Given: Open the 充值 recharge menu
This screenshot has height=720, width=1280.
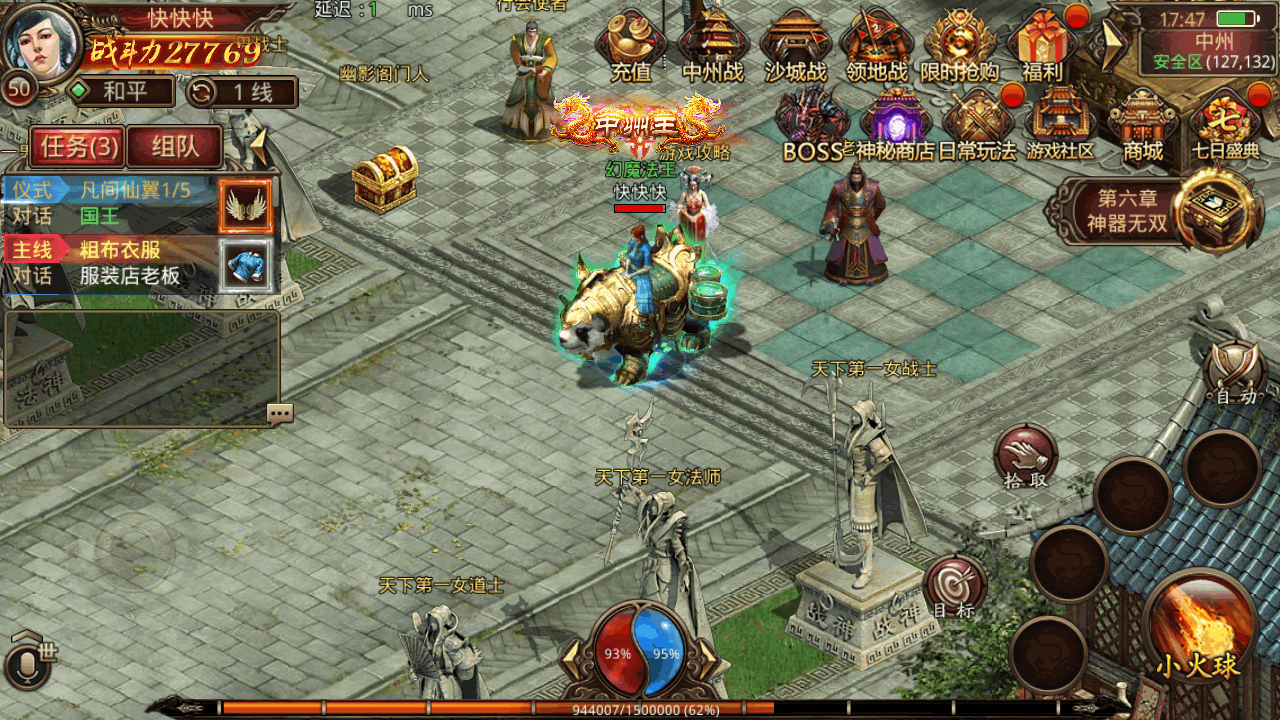Looking at the screenshot, I should 630,45.
